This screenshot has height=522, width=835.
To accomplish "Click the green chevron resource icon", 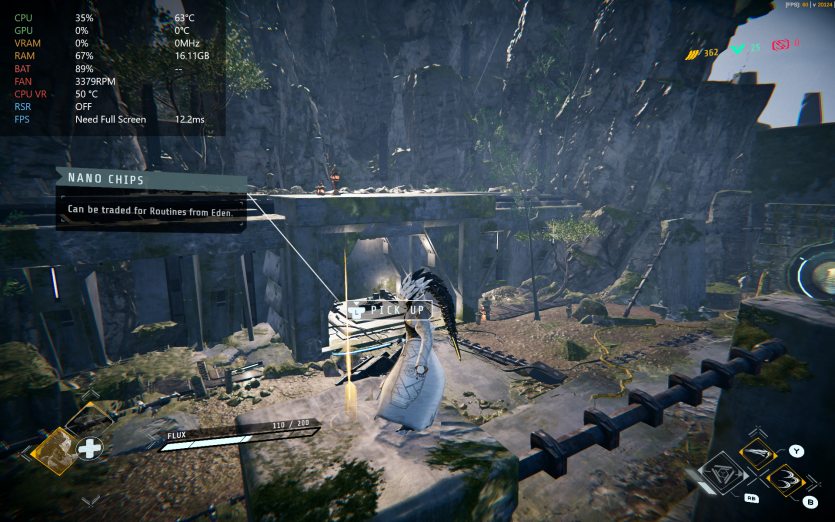I will point(738,47).
